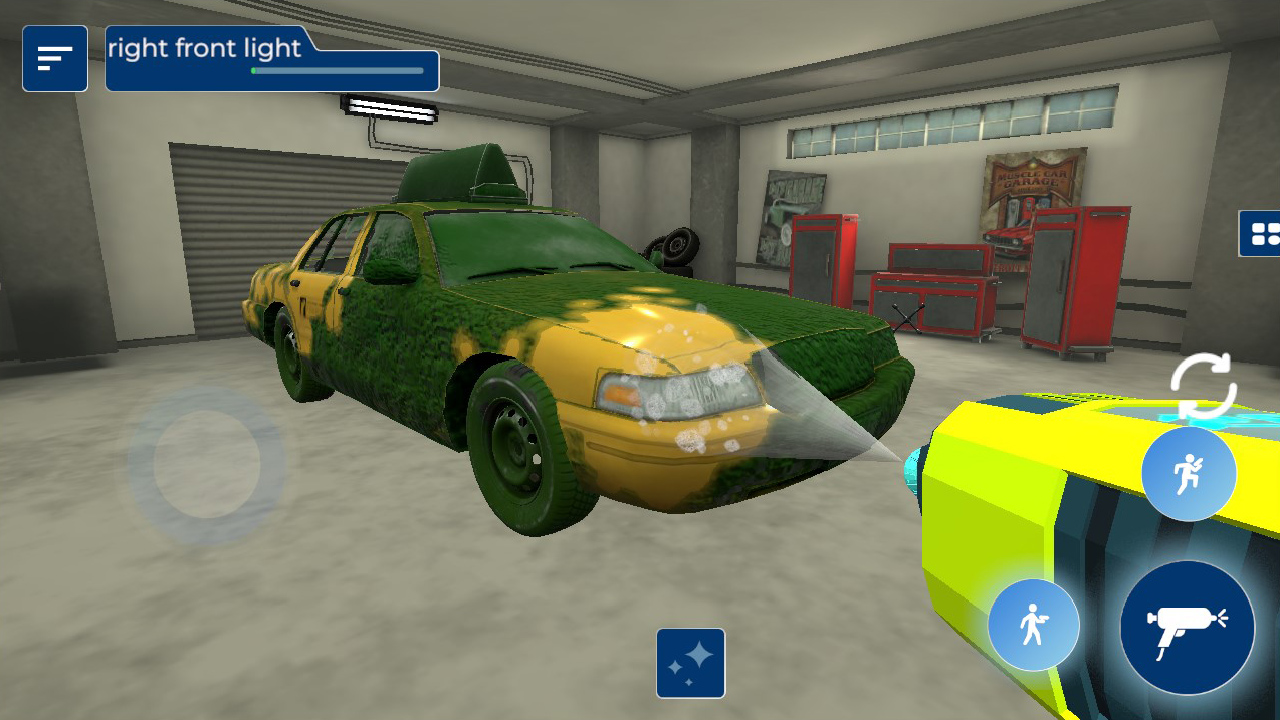Viewport: 1280px width, 720px height.
Task: Open the hamburger menu in top-left corner
Action: [54, 59]
